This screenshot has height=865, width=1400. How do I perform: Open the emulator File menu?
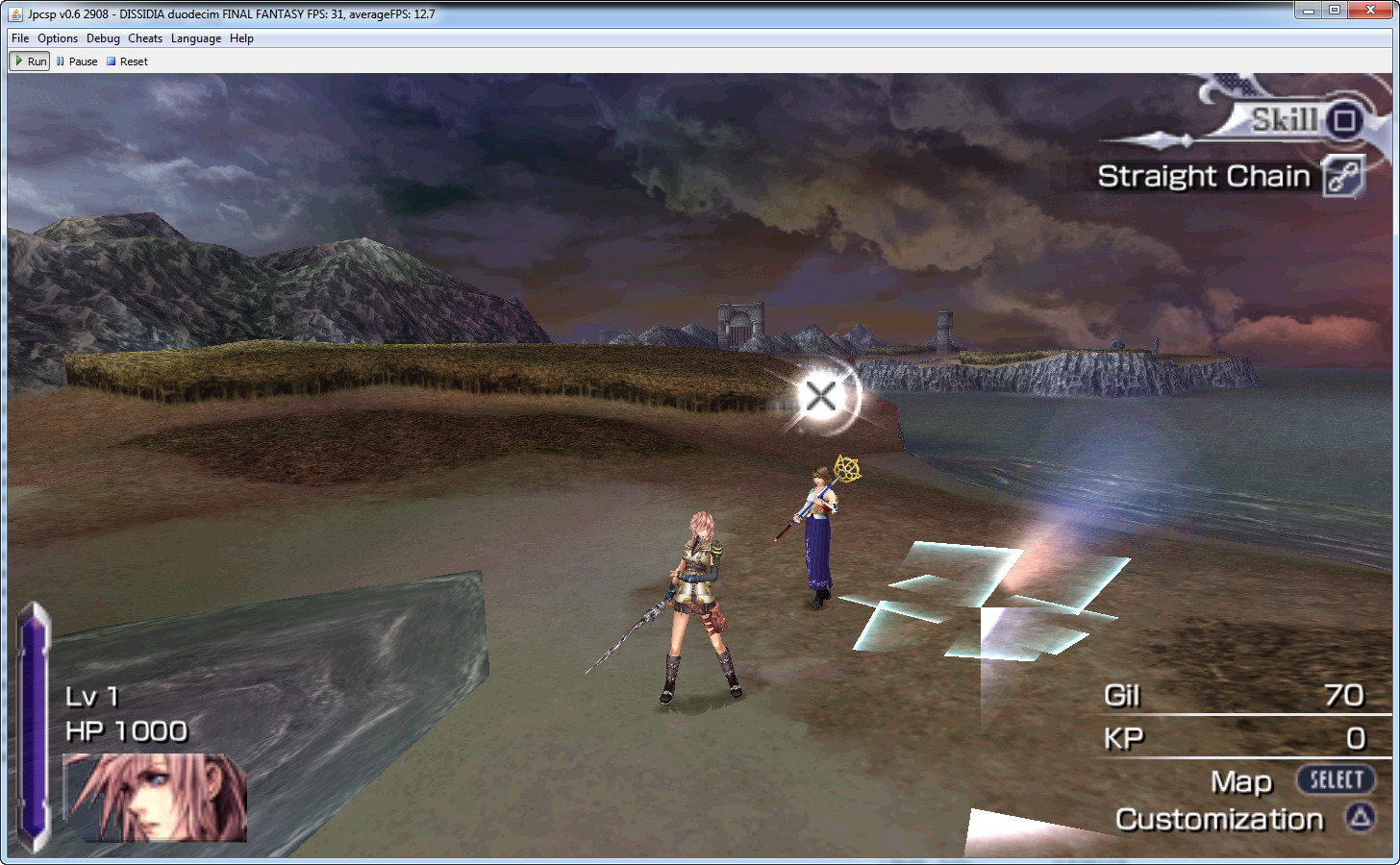[x=20, y=38]
